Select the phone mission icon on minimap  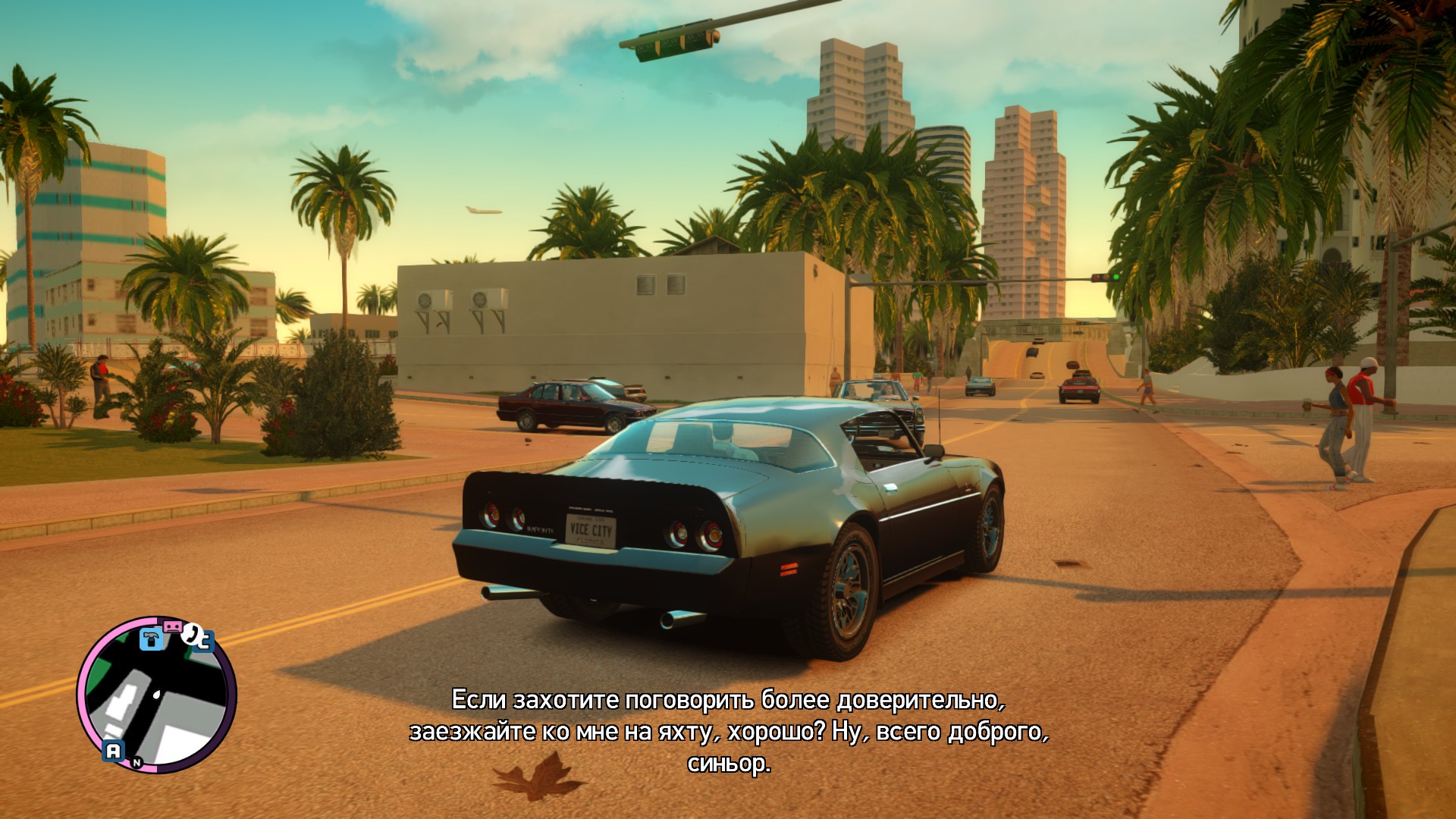(191, 635)
